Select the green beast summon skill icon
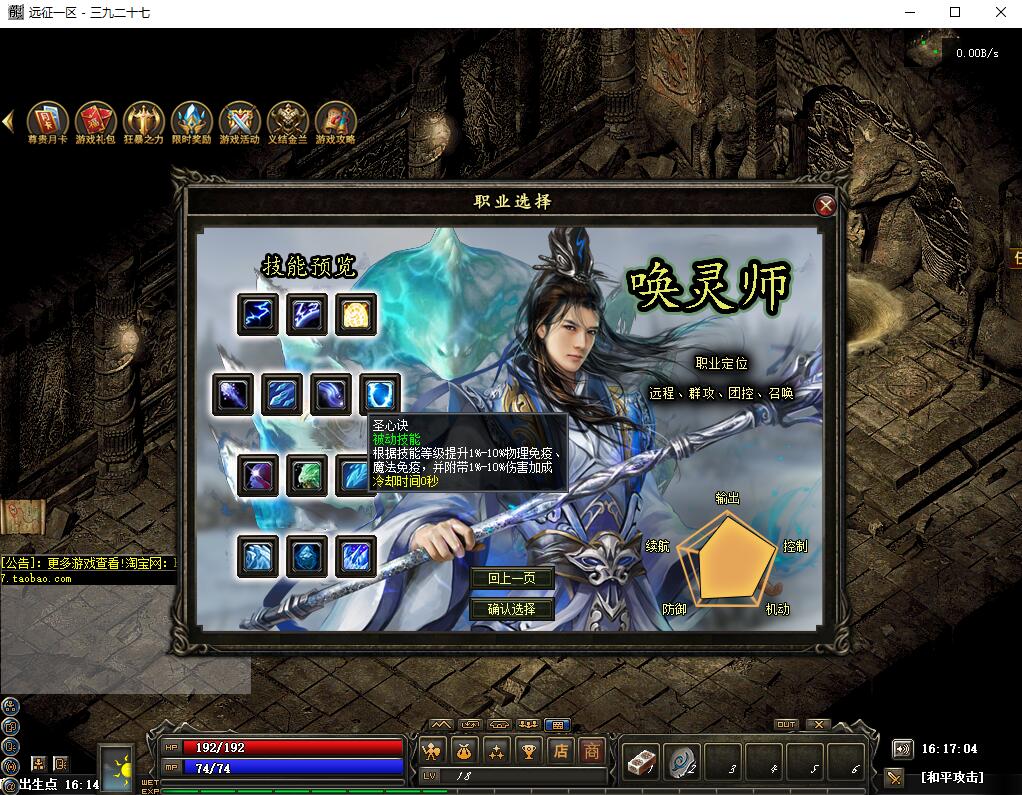 coord(307,475)
